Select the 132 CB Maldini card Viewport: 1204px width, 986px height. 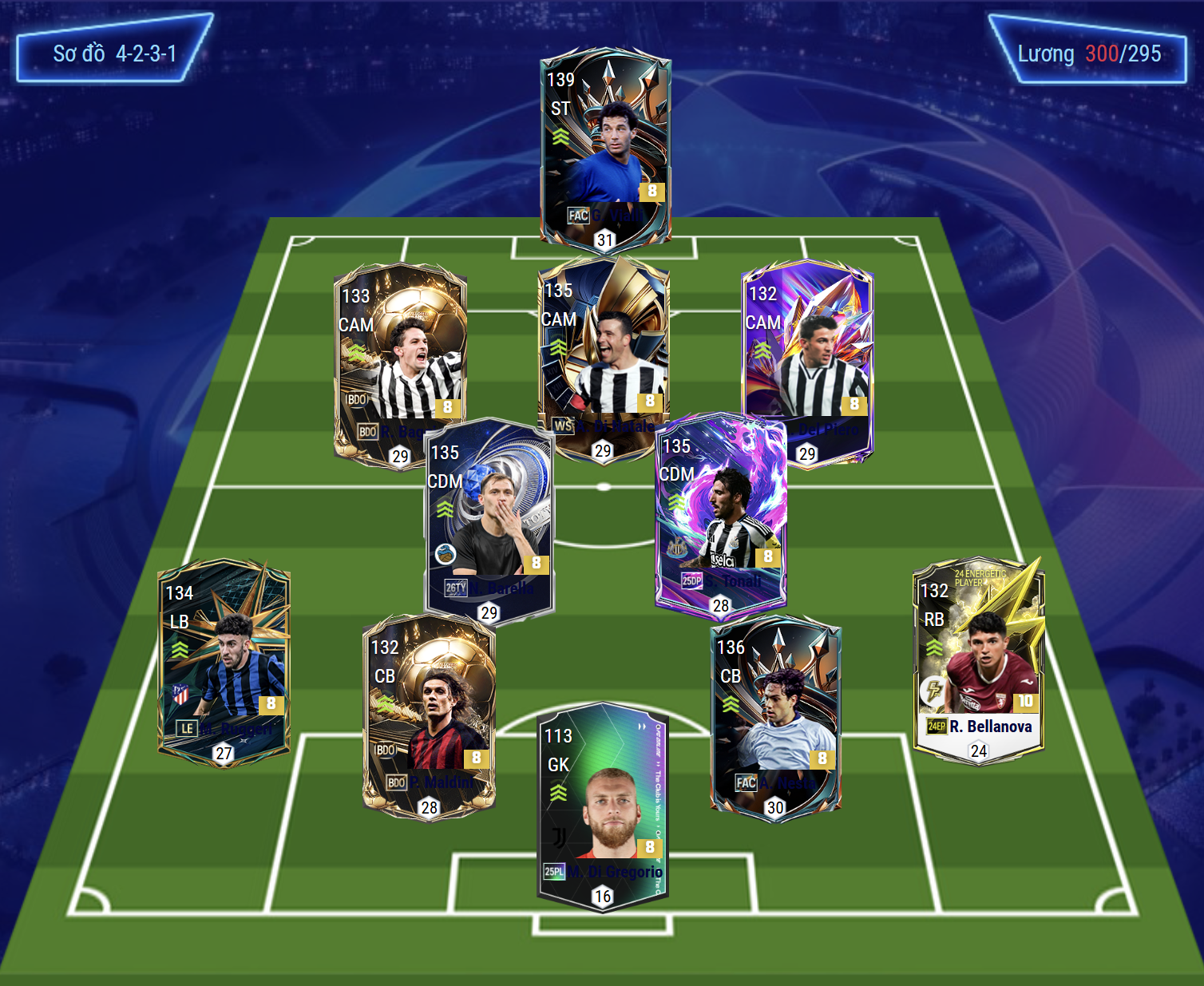pos(429,716)
